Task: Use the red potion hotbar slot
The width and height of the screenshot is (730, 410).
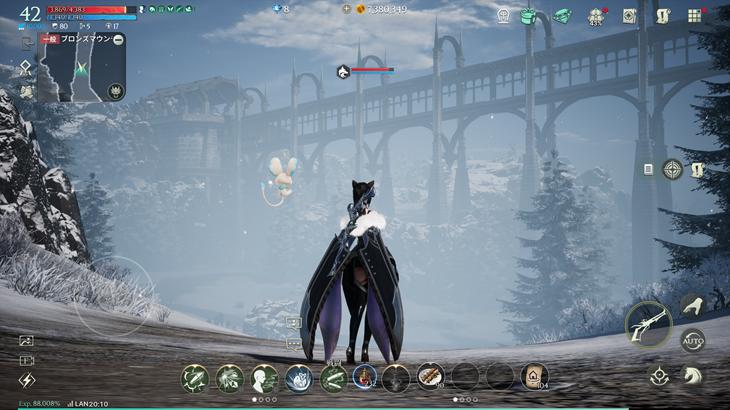Action: [x=364, y=377]
